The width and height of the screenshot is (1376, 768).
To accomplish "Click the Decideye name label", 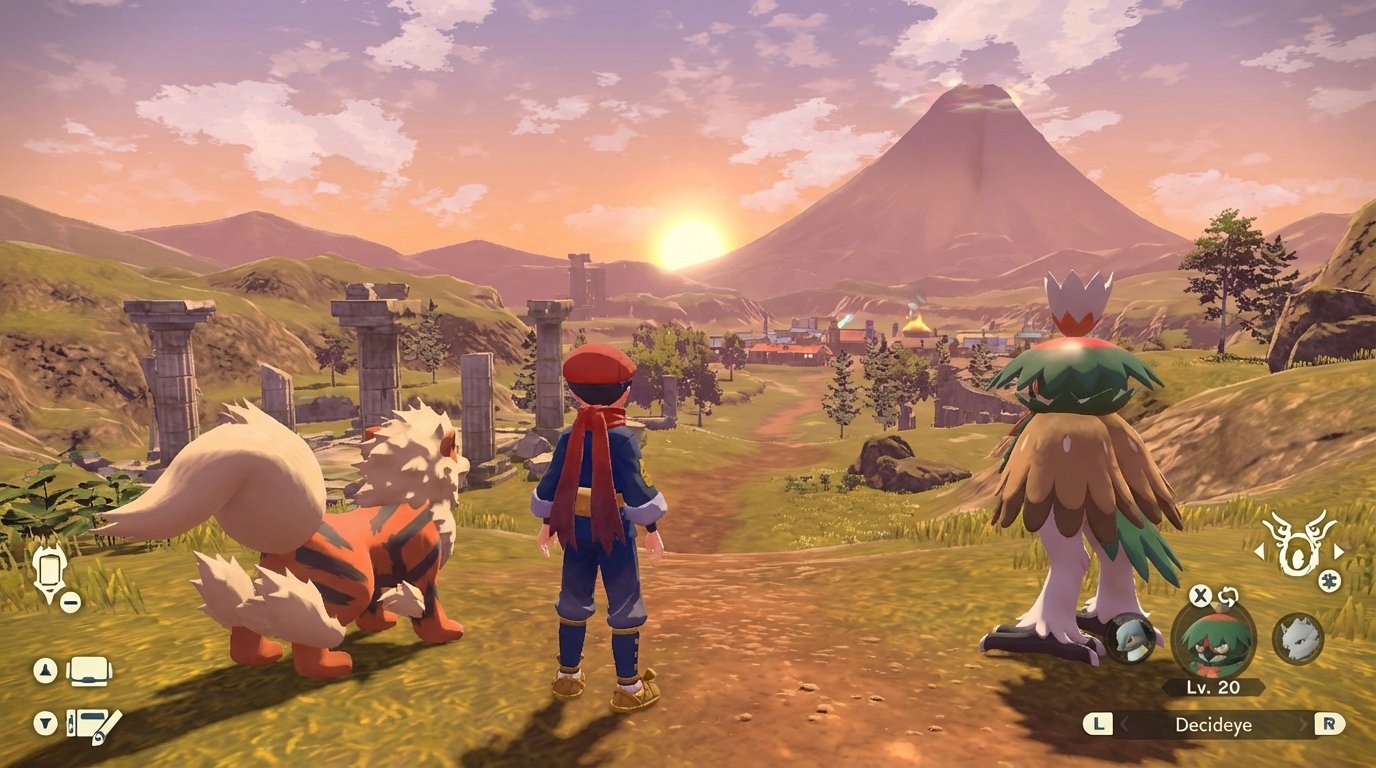I will point(1213,726).
